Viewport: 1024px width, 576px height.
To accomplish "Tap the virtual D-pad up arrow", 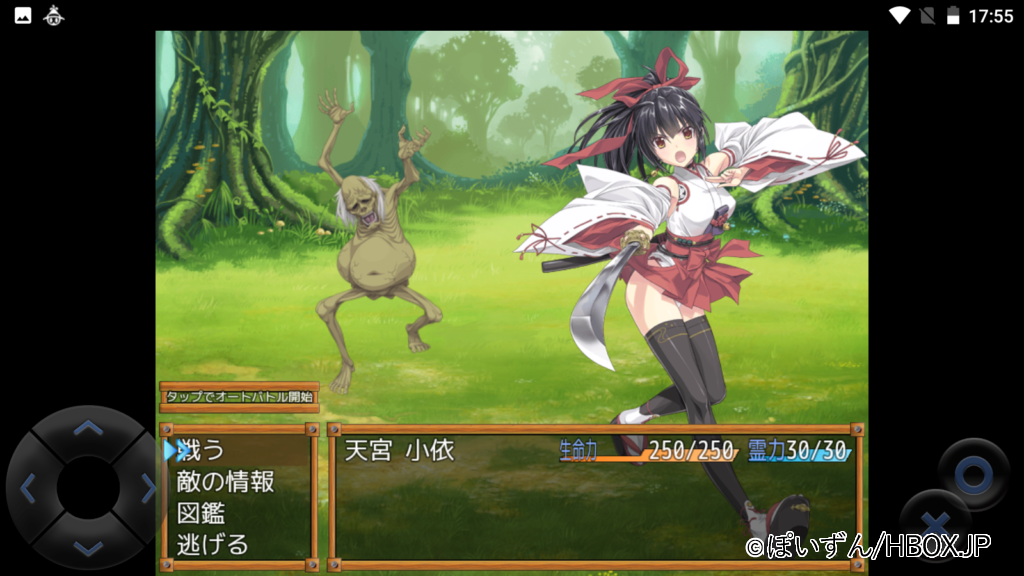I will pyautogui.click(x=88, y=429).
